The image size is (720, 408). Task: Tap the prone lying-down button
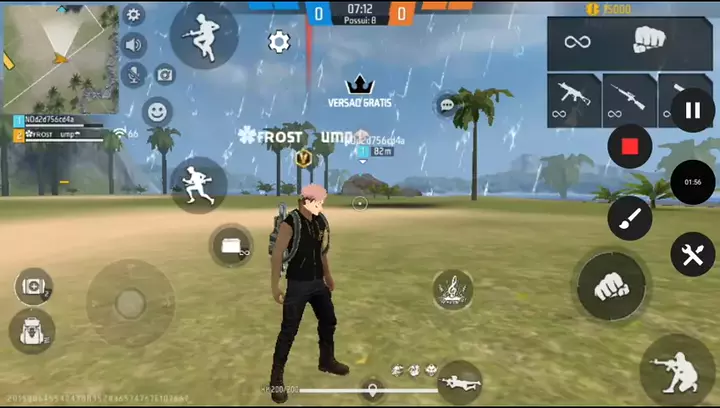(x=459, y=381)
